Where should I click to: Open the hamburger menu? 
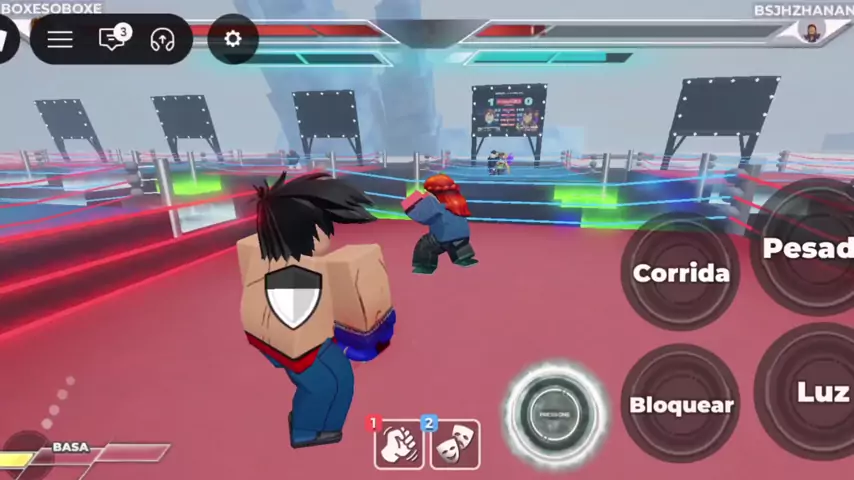(60, 39)
